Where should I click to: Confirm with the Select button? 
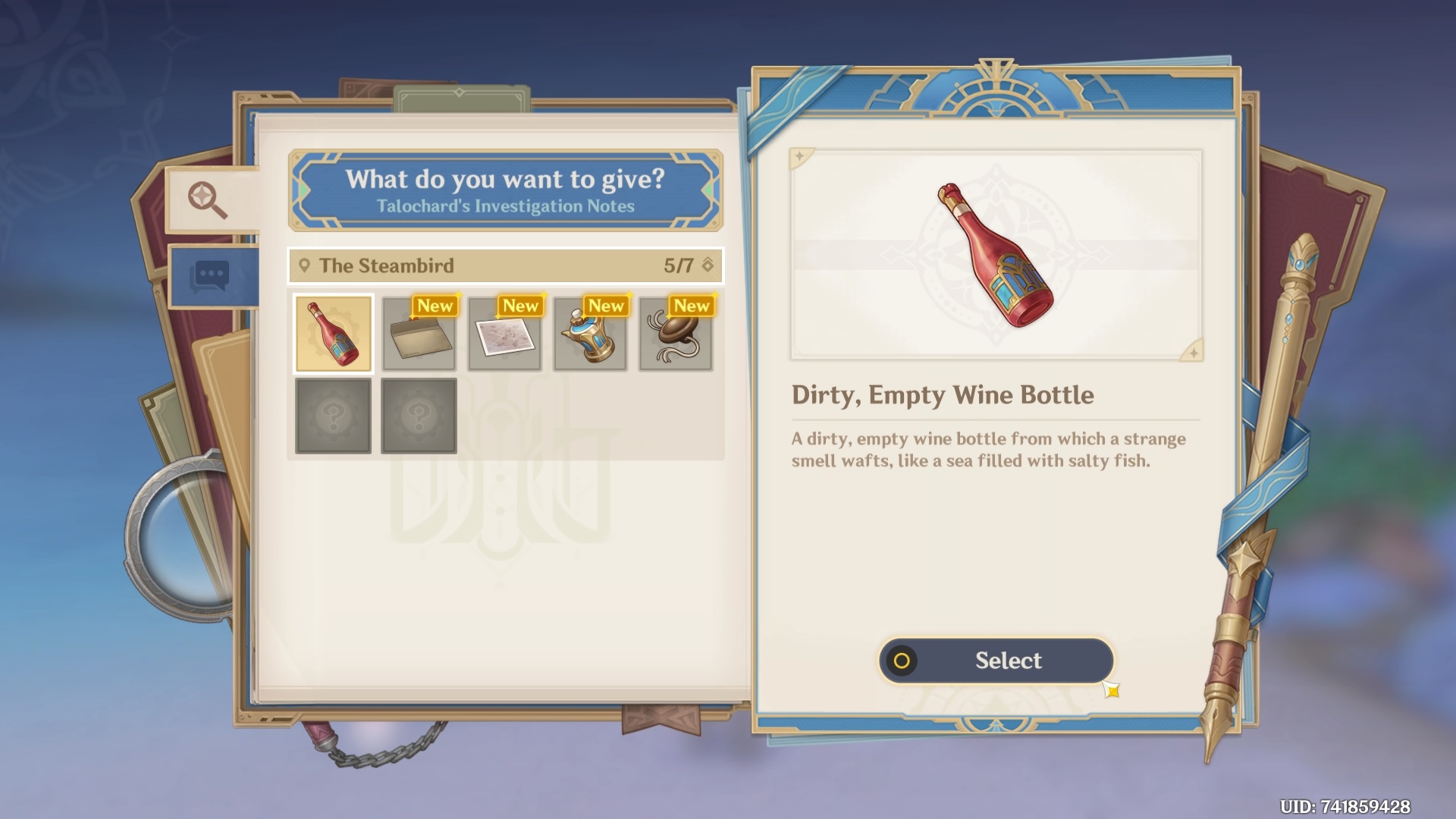point(996,661)
